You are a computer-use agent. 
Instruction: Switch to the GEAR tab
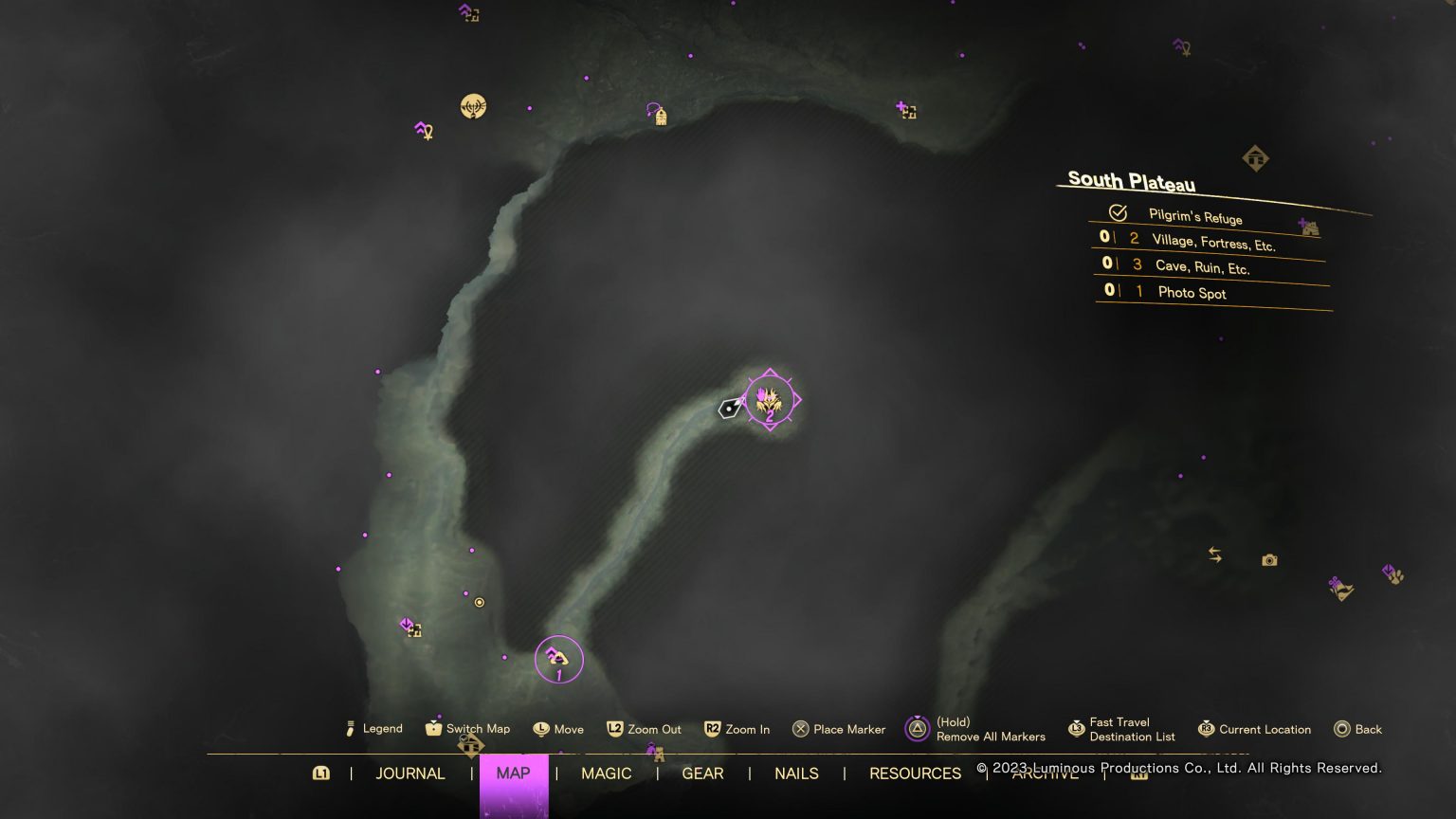pyautogui.click(x=702, y=773)
